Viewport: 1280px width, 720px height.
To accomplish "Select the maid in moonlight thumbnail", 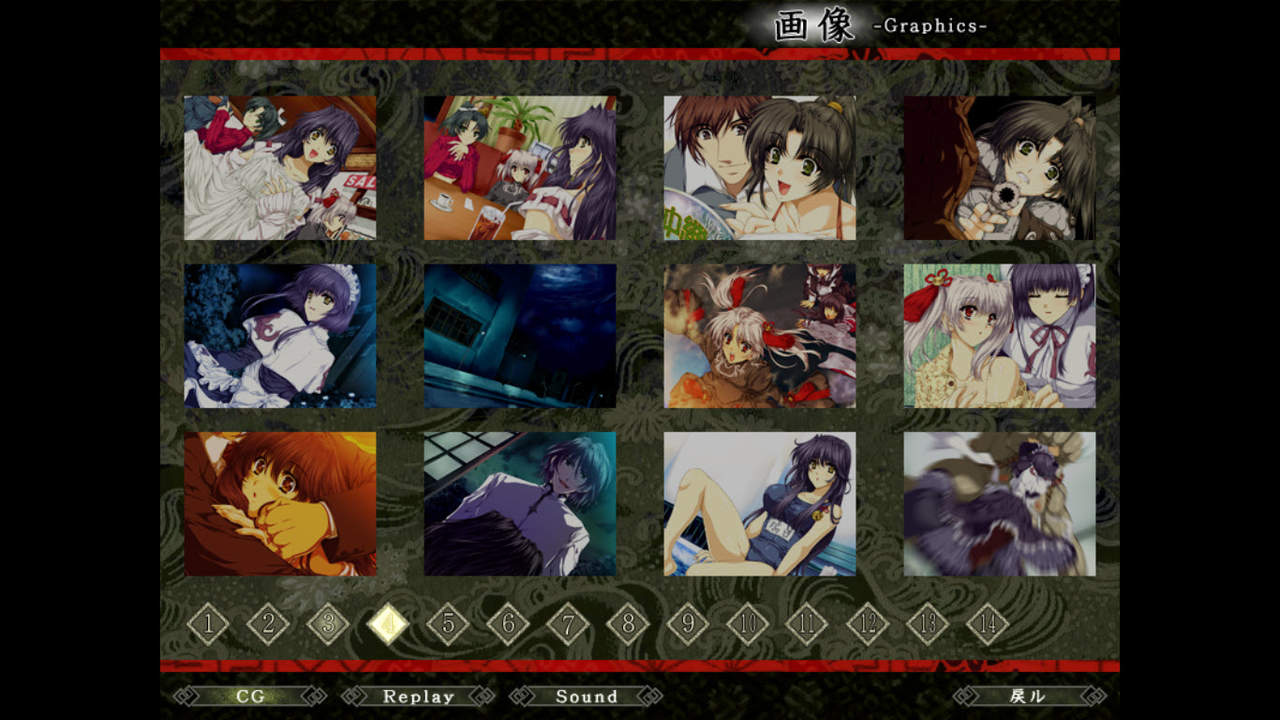I will [280, 336].
